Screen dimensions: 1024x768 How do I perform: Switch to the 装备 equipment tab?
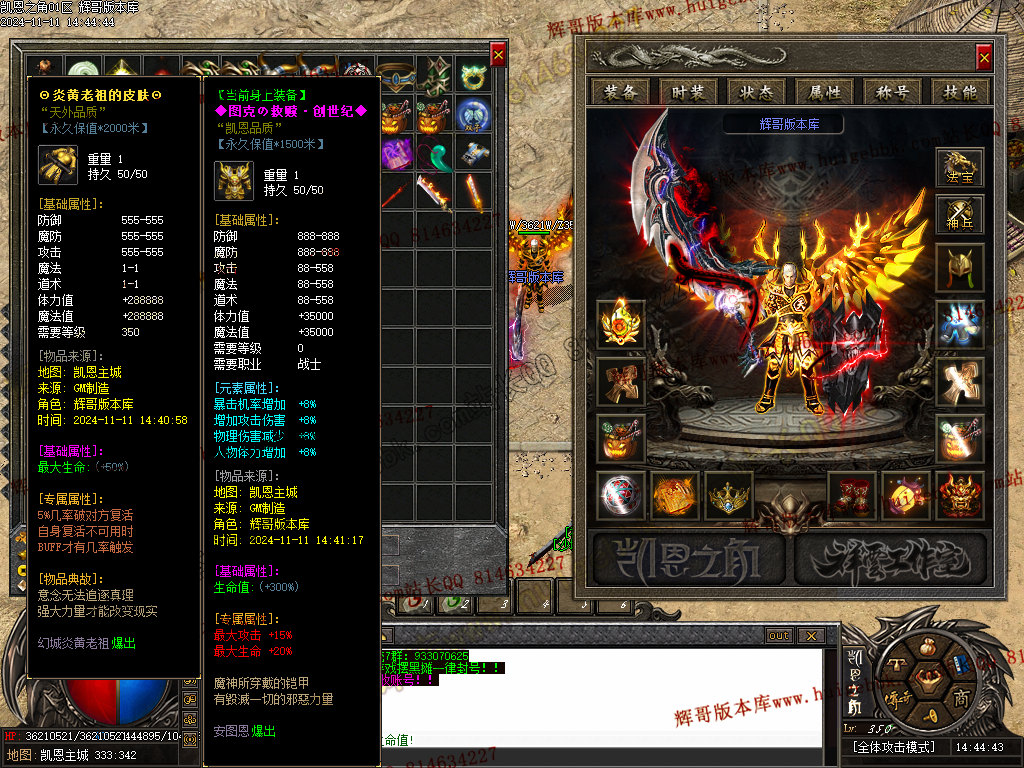pyautogui.click(x=621, y=92)
